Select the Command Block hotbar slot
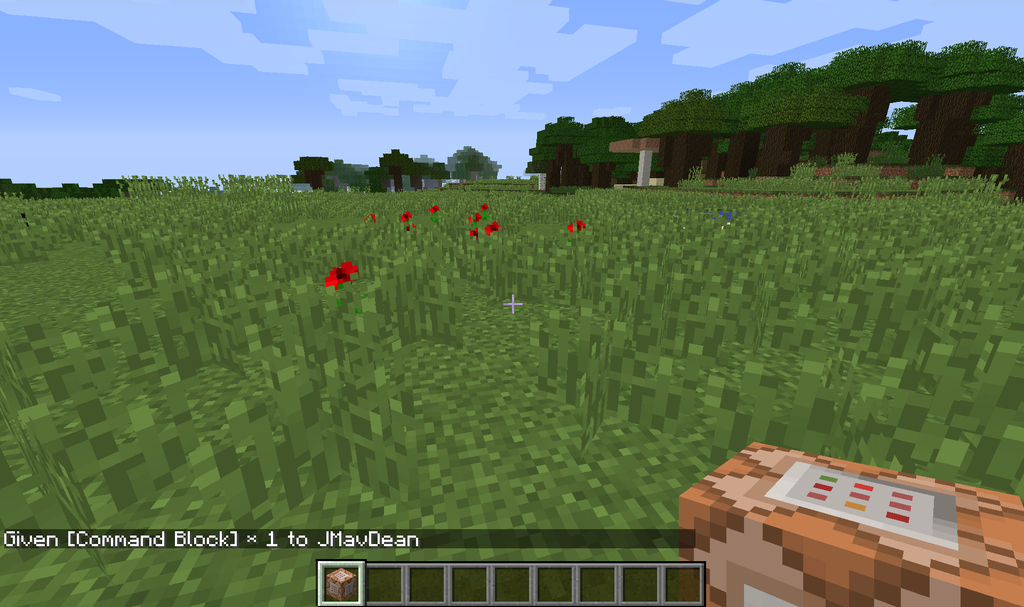This screenshot has width=1024, height=607. 340,584
